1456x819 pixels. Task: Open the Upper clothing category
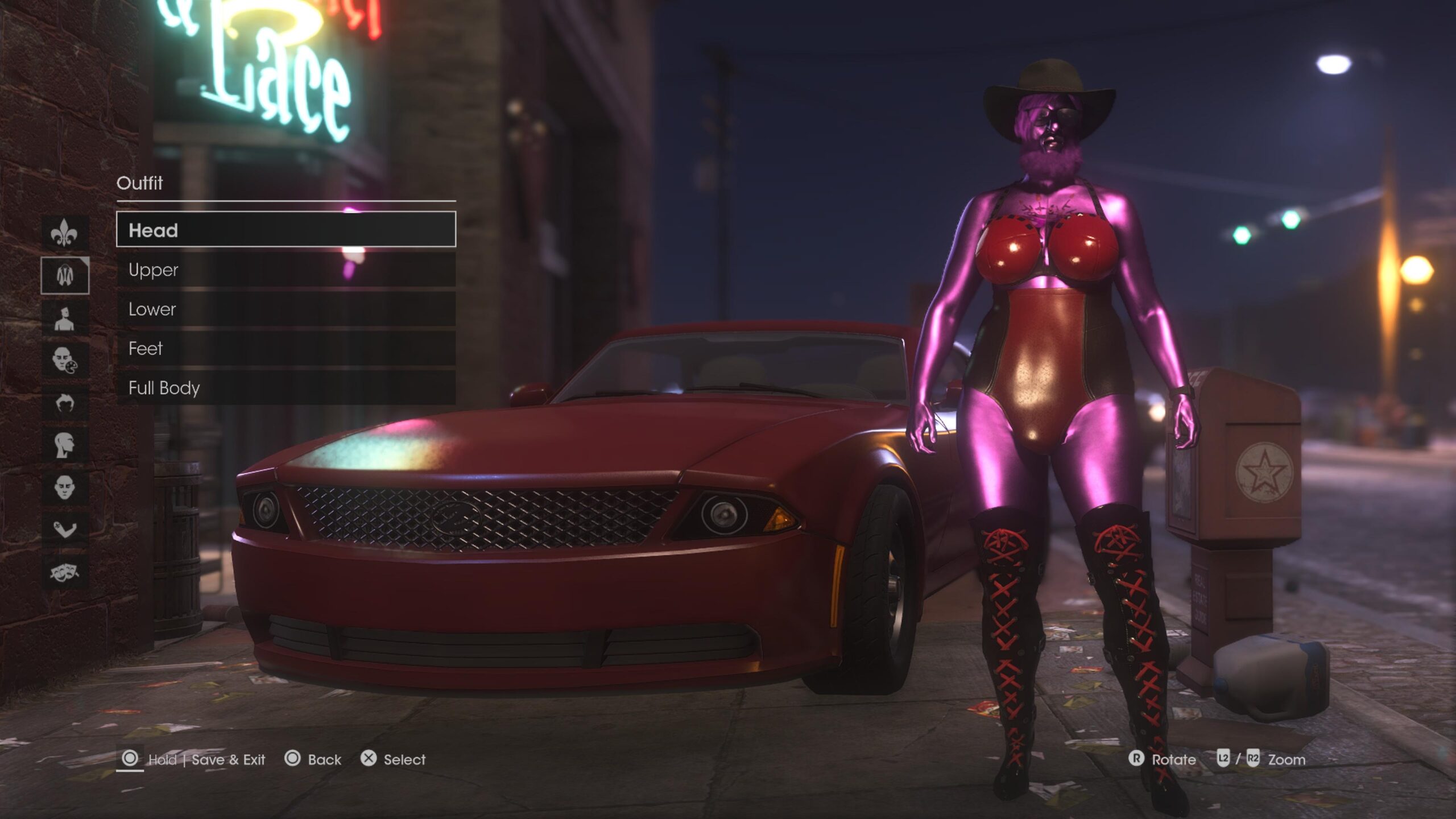(286, 270)
